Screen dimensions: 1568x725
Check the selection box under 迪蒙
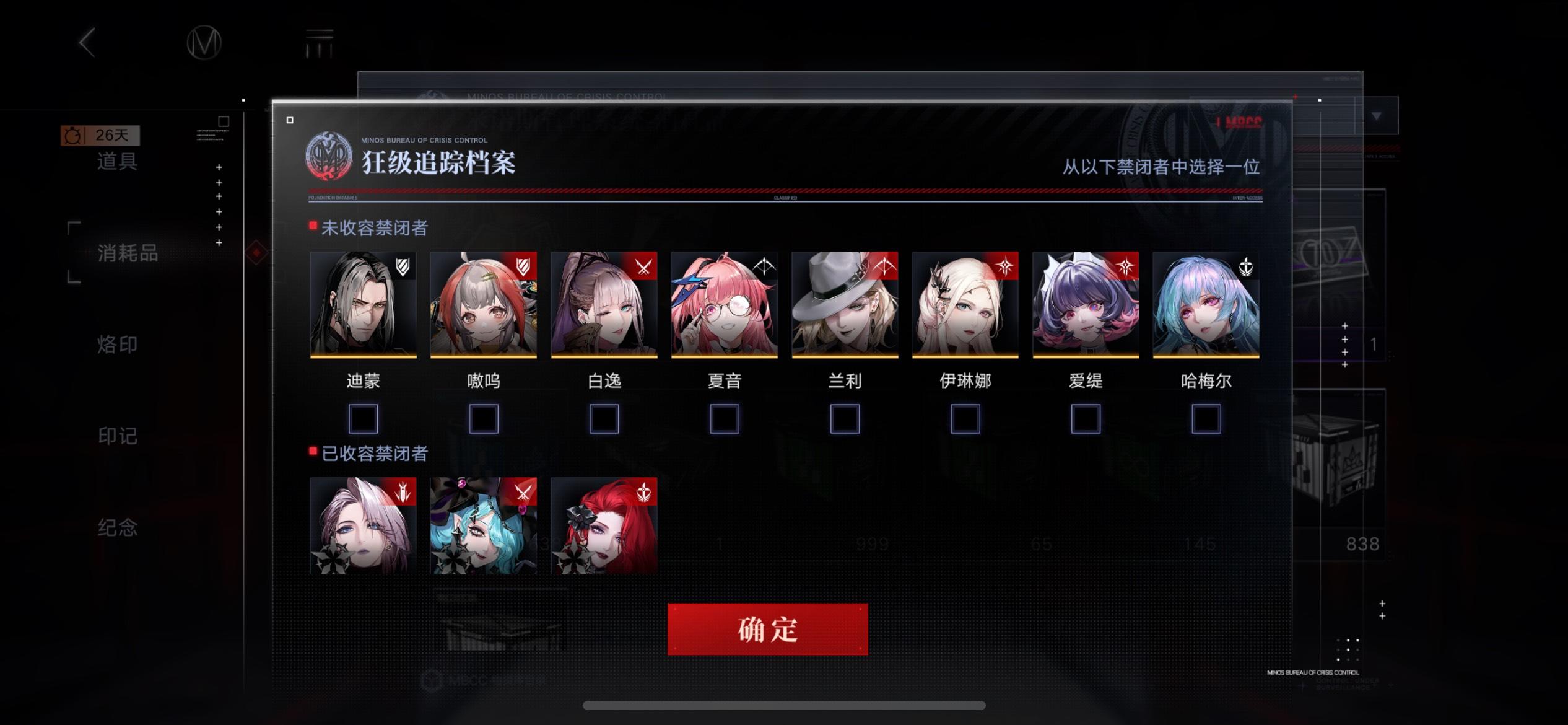pyautogui.click(x=364, y=419)
